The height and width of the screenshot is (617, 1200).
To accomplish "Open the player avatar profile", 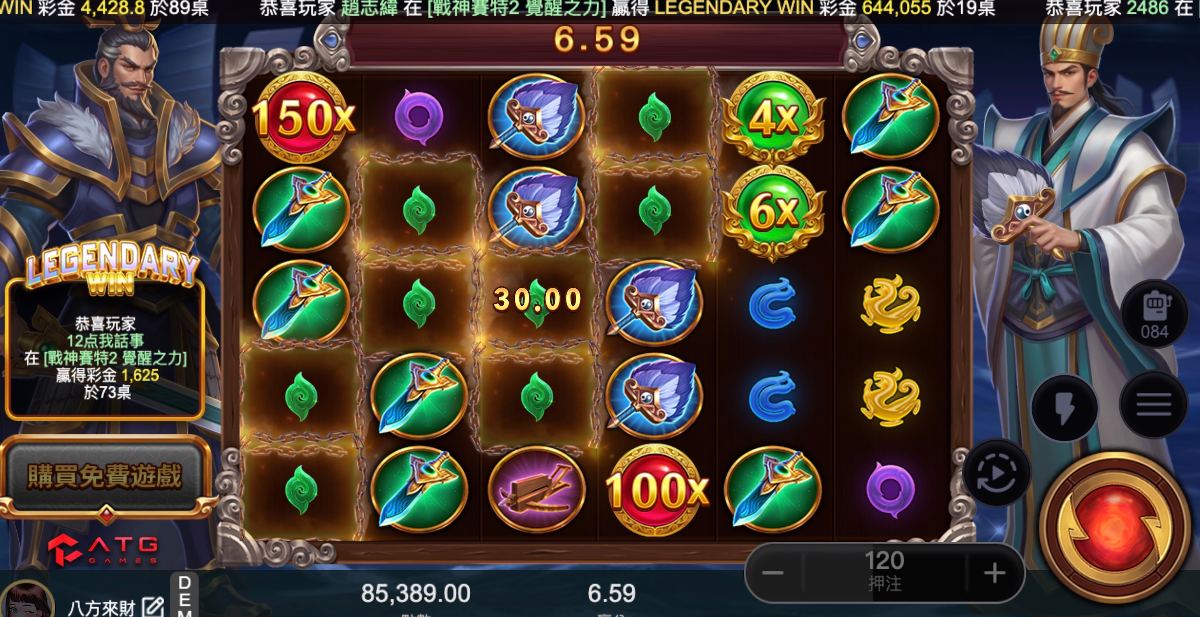I will tap(27, 600).
